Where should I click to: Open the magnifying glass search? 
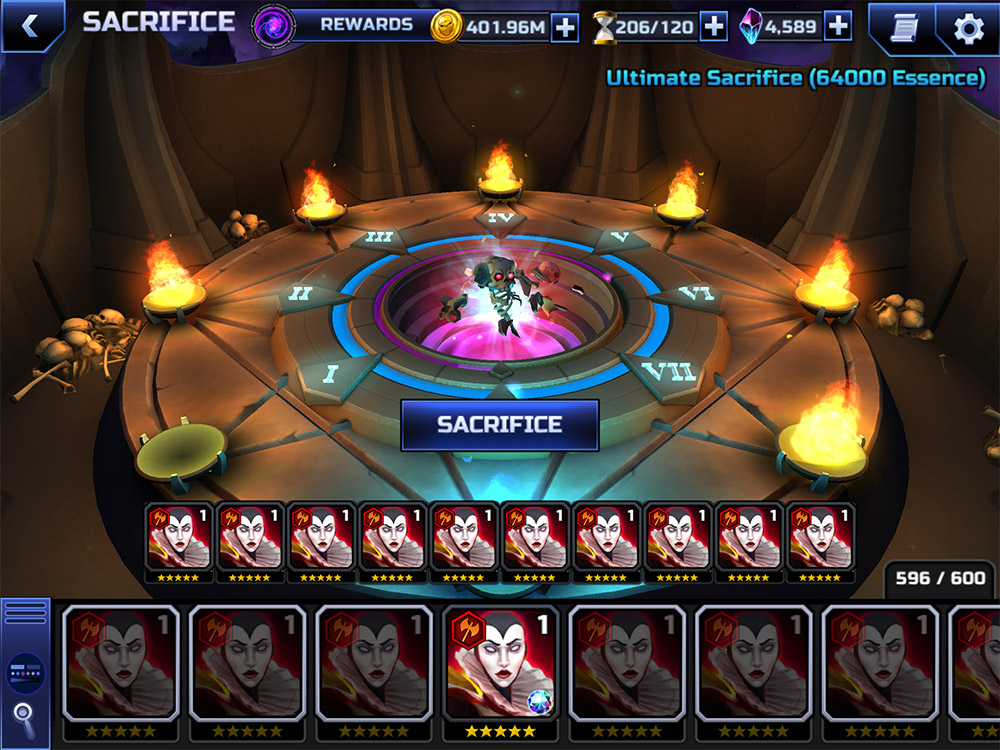coord(25,715)
